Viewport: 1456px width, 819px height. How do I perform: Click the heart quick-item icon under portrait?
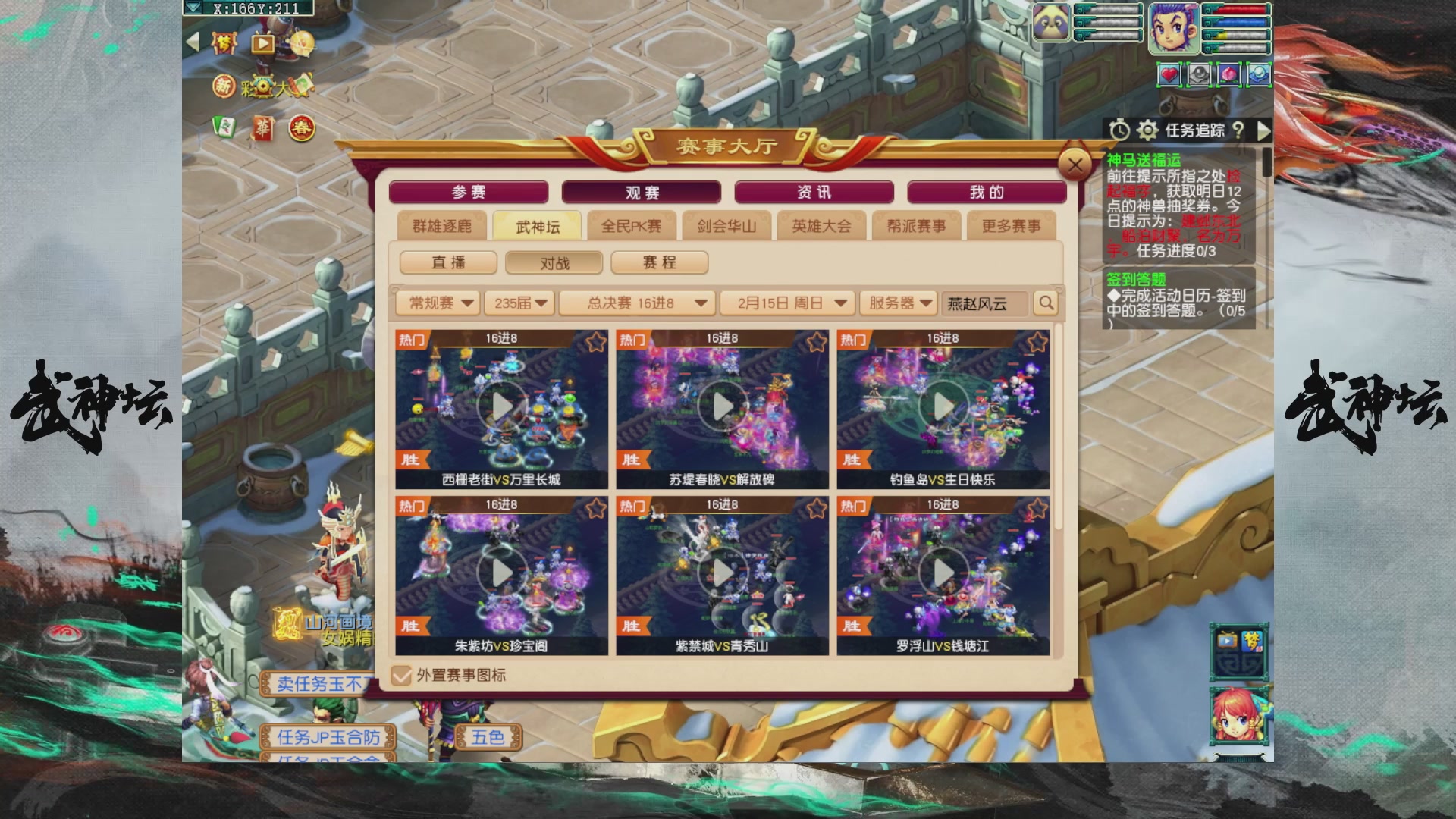[1171, 74]
